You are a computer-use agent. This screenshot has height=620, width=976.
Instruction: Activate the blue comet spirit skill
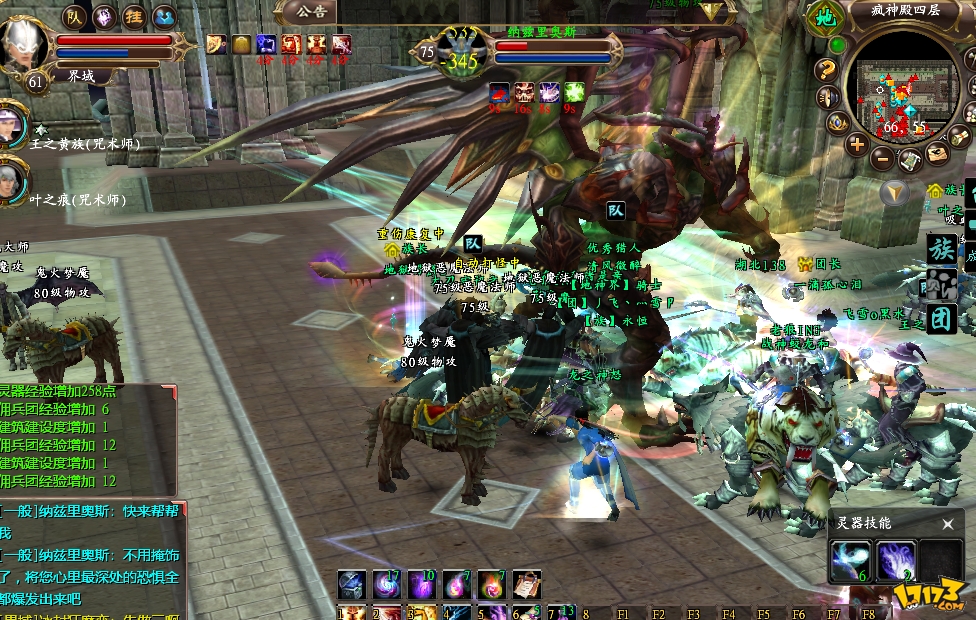(850, 561)
